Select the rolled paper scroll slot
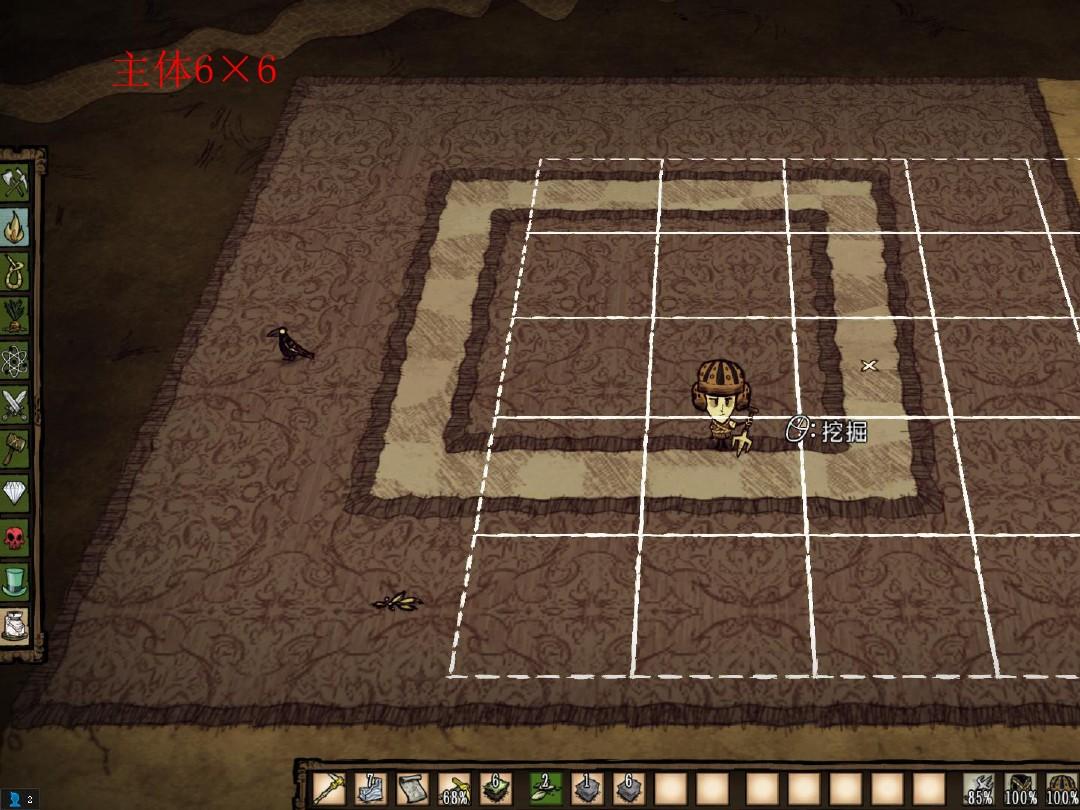The image size is (1080, 810). [412, 788]
